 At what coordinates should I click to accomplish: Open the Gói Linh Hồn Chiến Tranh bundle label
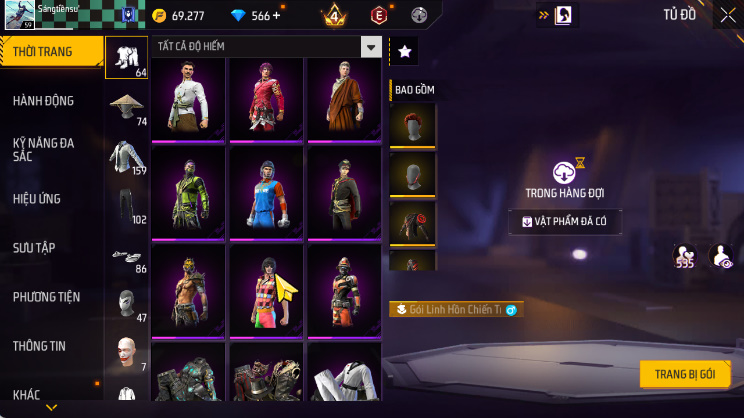[x=456, y=310]
